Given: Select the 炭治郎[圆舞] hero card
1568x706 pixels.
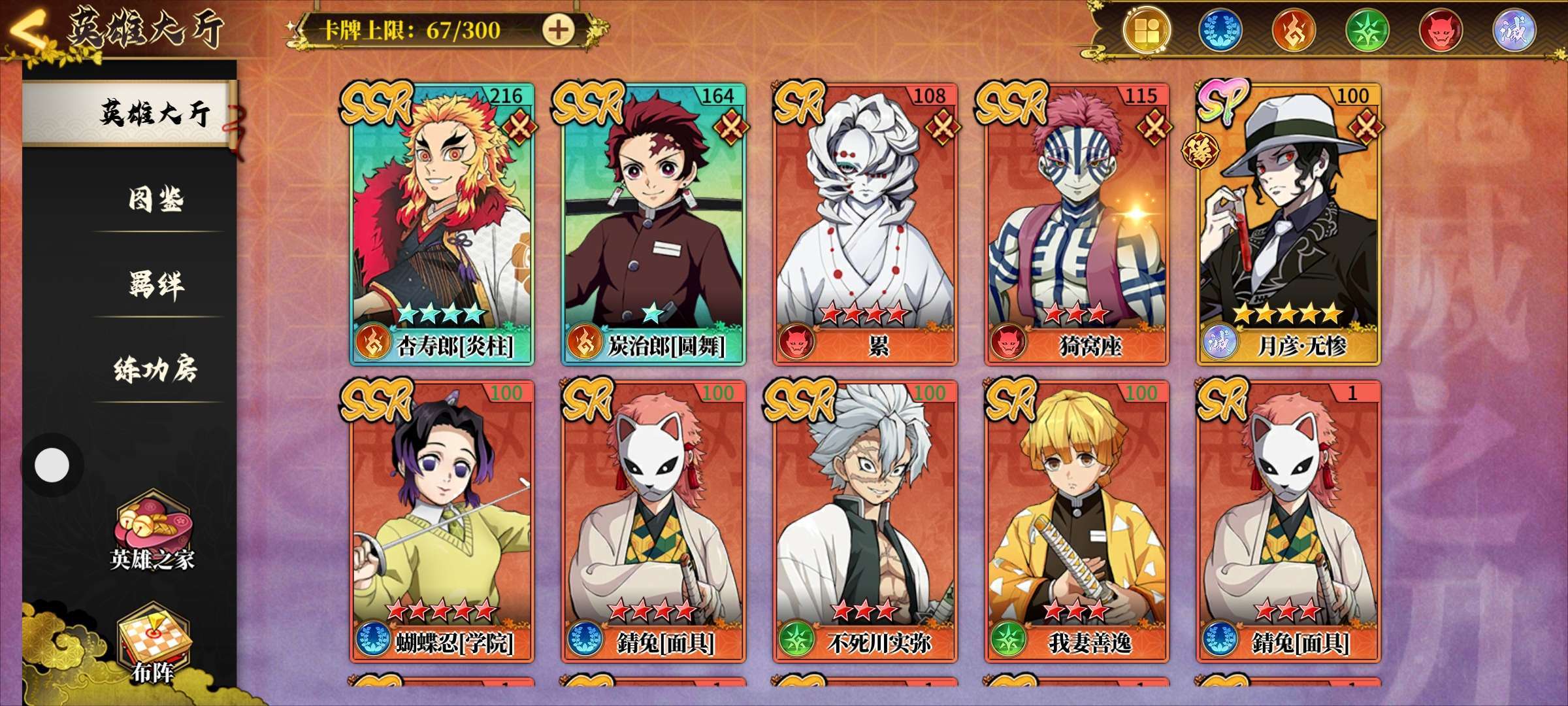Looking at the screenshot, I should point(653,224).
